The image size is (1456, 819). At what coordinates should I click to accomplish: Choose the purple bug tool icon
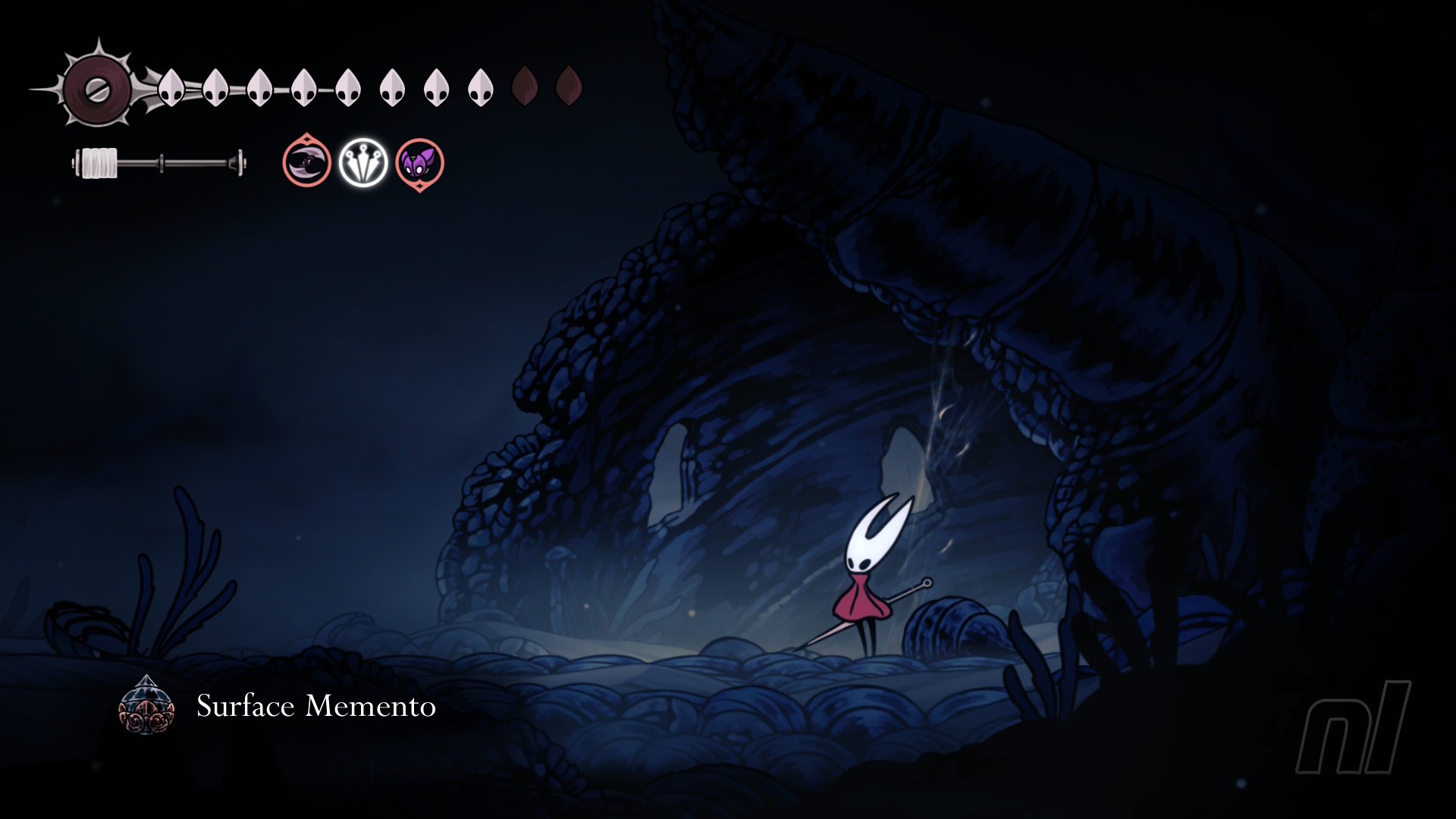tap(419, 163)
